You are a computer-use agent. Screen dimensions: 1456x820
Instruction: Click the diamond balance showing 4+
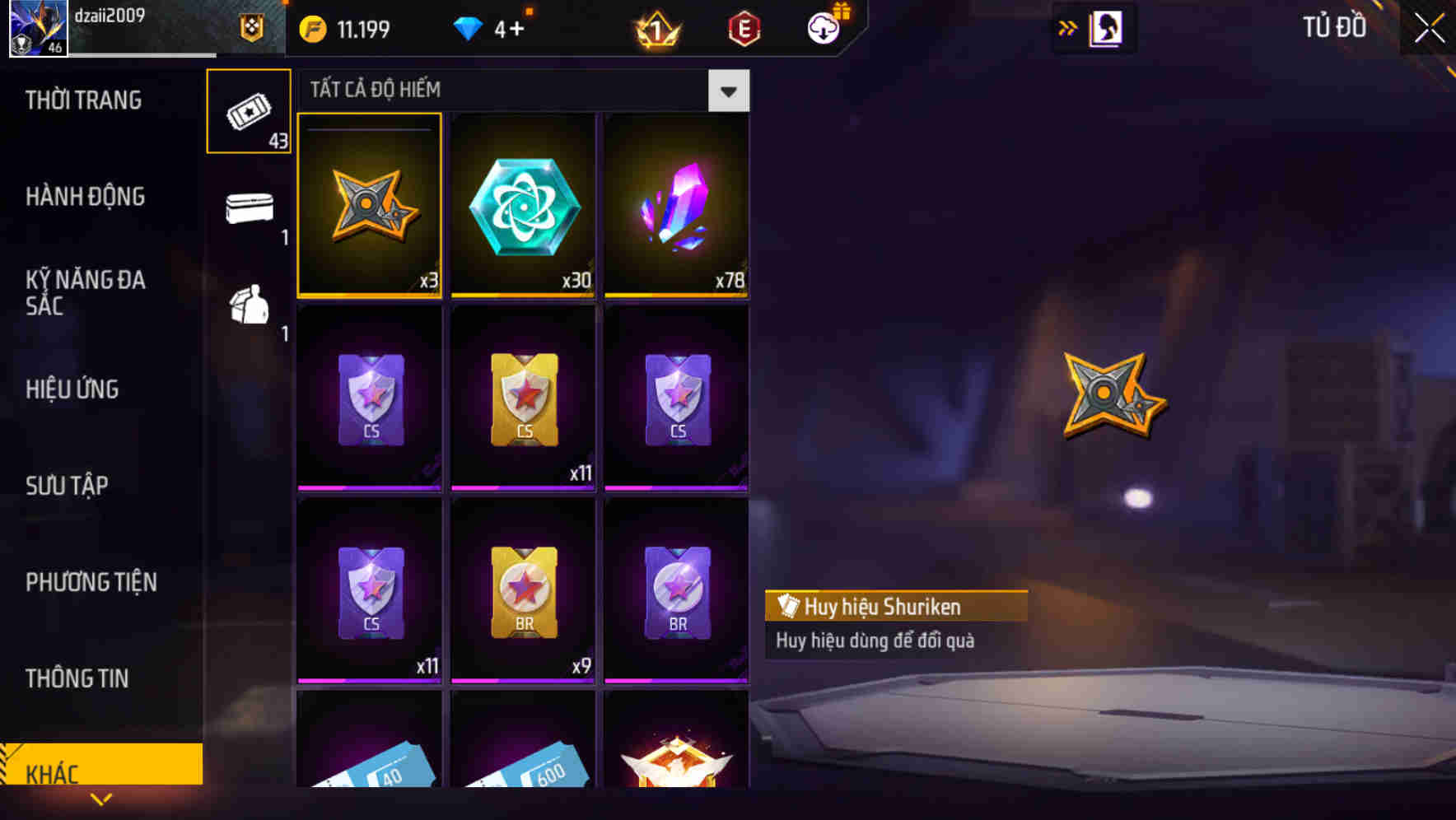pyautogui.click(x=494, y=27)
